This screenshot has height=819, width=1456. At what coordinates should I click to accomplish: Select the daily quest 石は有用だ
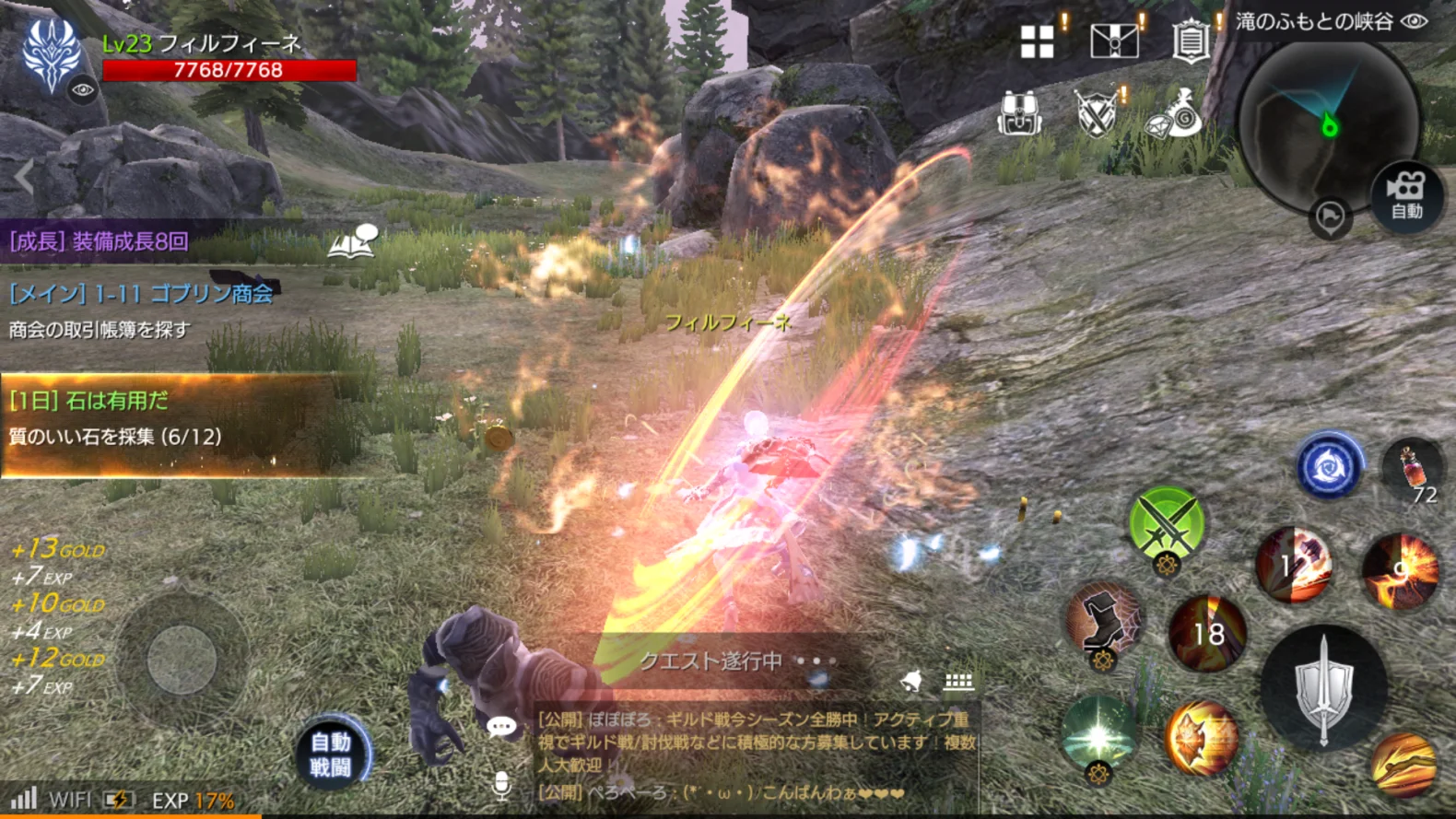(x=89, y=401)
